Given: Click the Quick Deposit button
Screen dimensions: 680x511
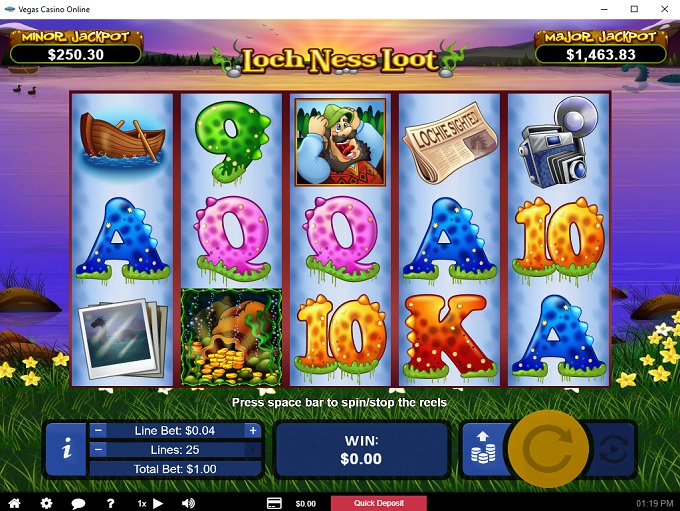Looking at the screenshot, I should [378, 503].
